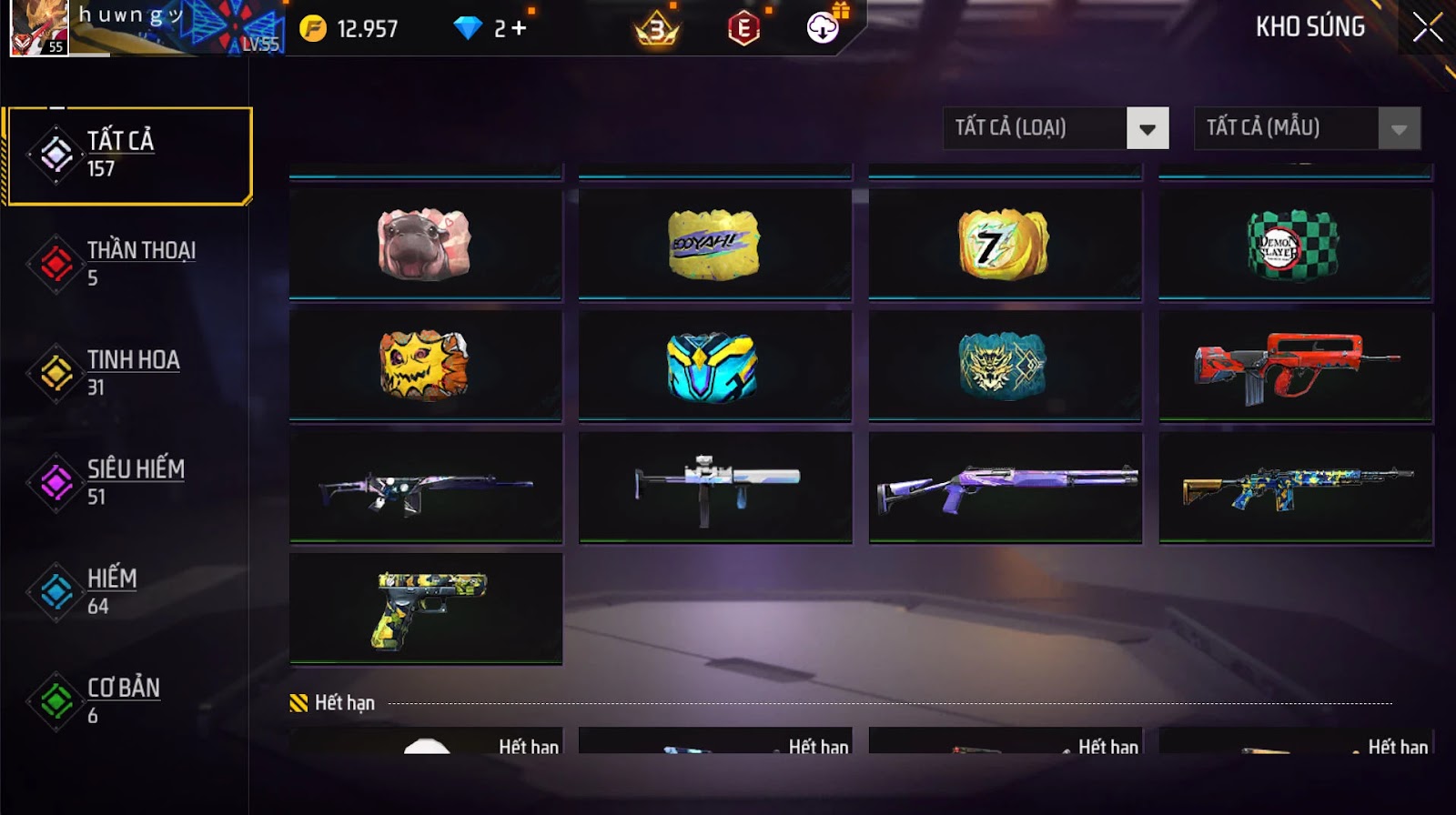This screenshot has height=815, width=1456.
Task: Choose the red FAMAS rifle skin
Action: click(1295, 366)
